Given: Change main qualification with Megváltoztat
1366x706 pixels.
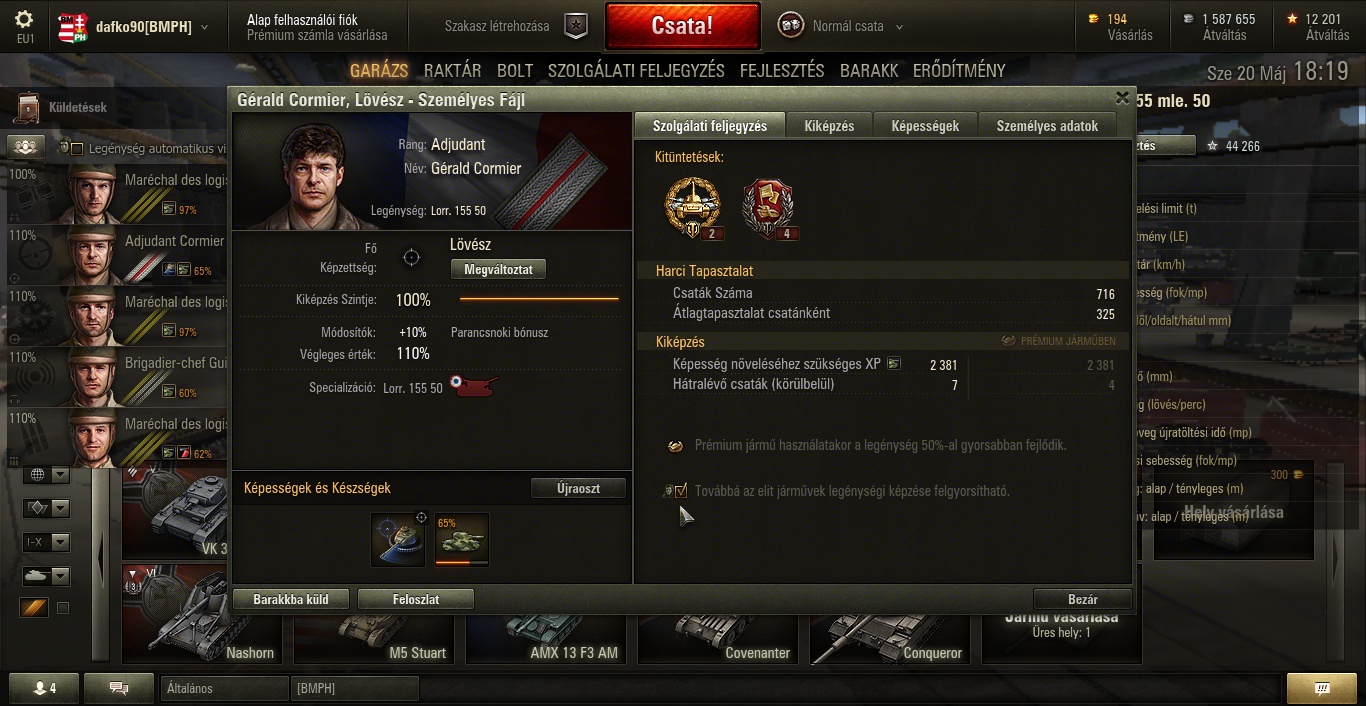Looking at the screenshot, I should 498,269.
